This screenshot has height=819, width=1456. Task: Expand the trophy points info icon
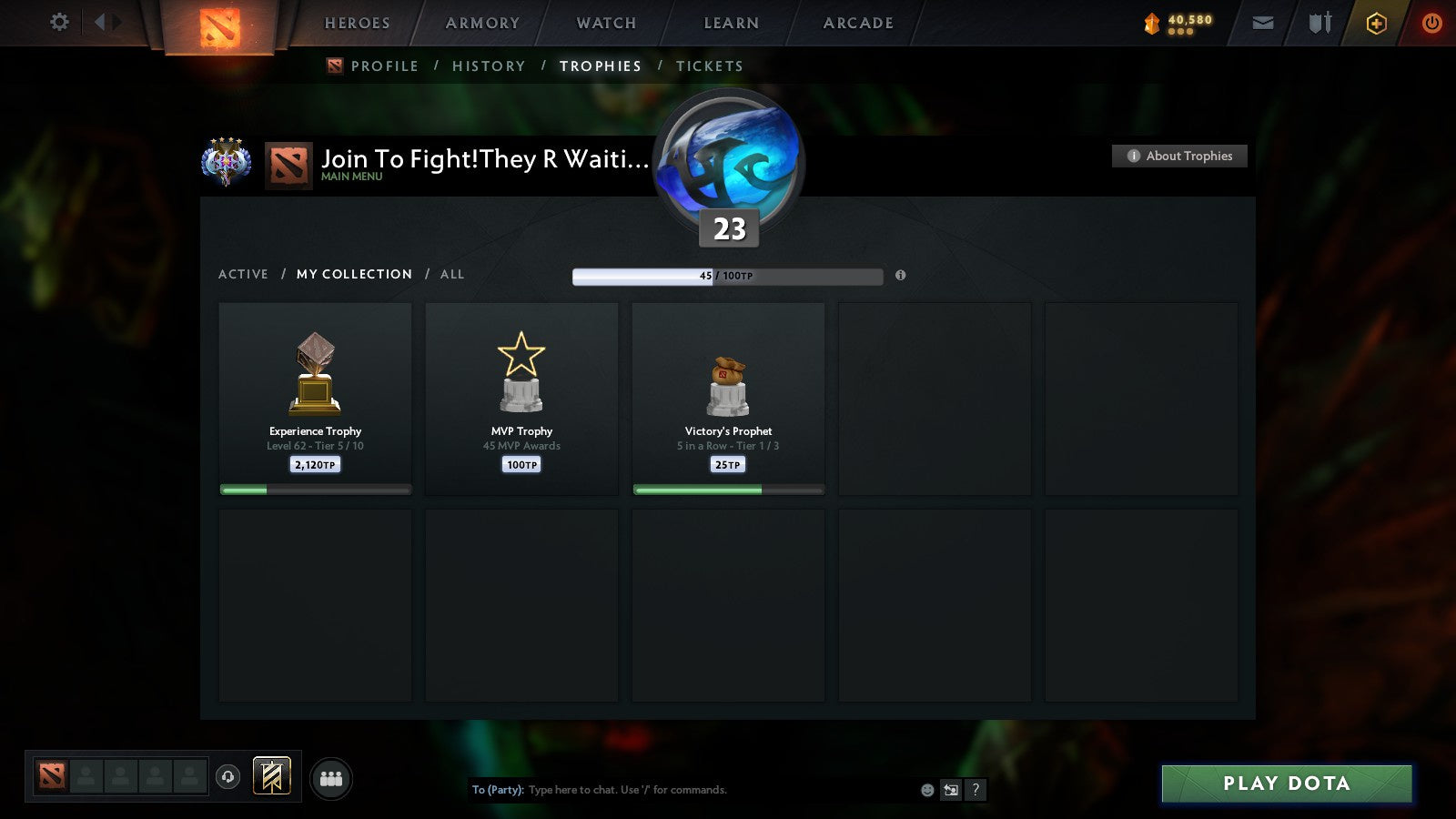[900, 275]
